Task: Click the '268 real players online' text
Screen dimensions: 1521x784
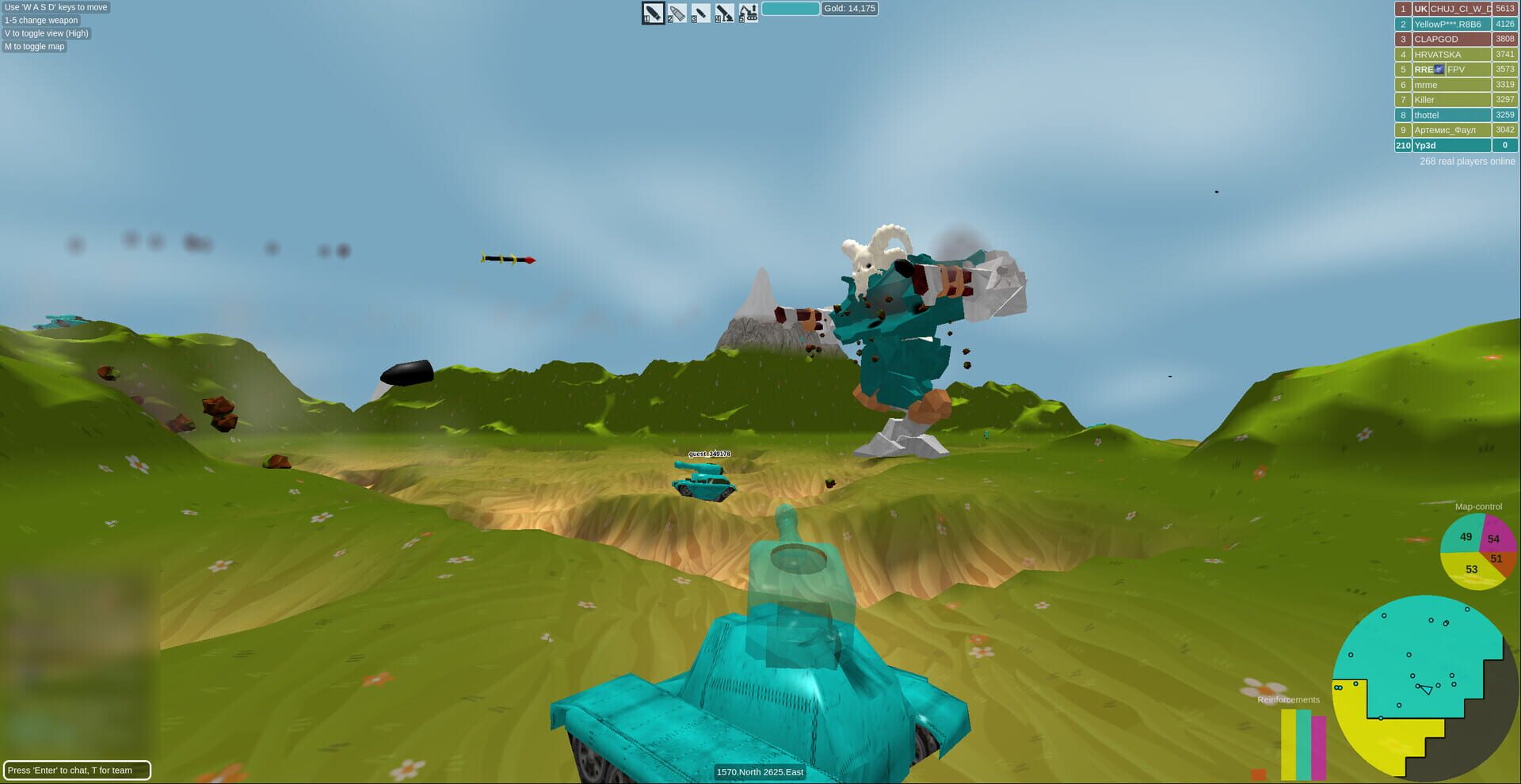Action: (x=1467, y=161)
